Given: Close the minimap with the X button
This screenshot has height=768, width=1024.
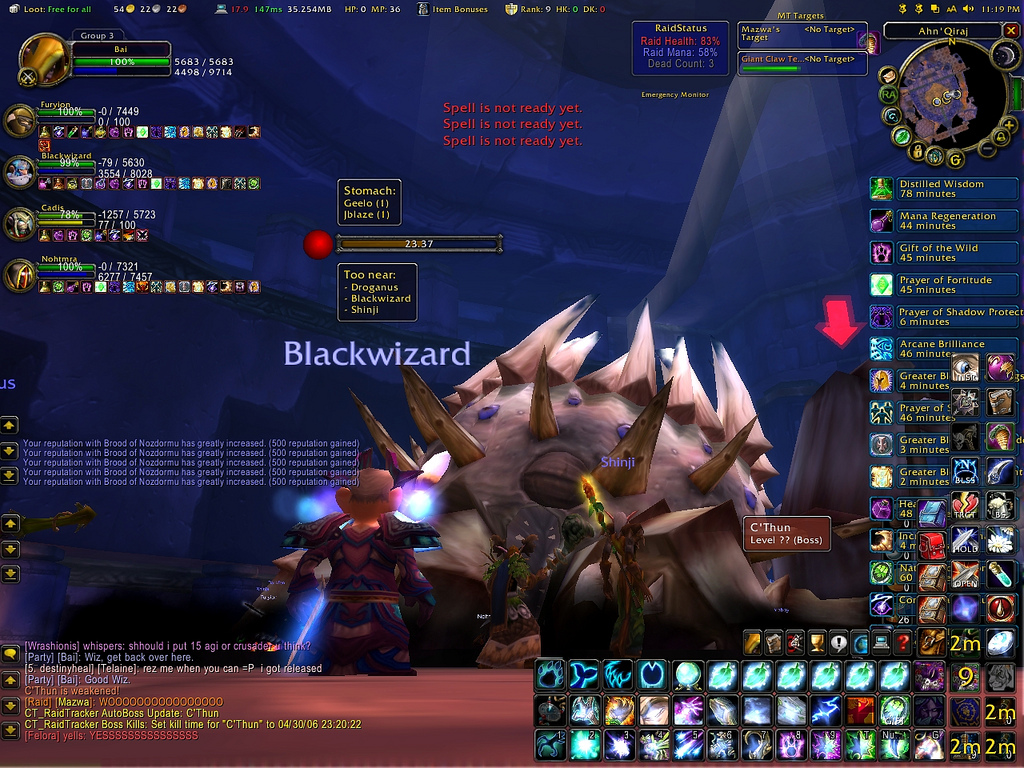Looking at the screenshot, I should (1011, 31).
